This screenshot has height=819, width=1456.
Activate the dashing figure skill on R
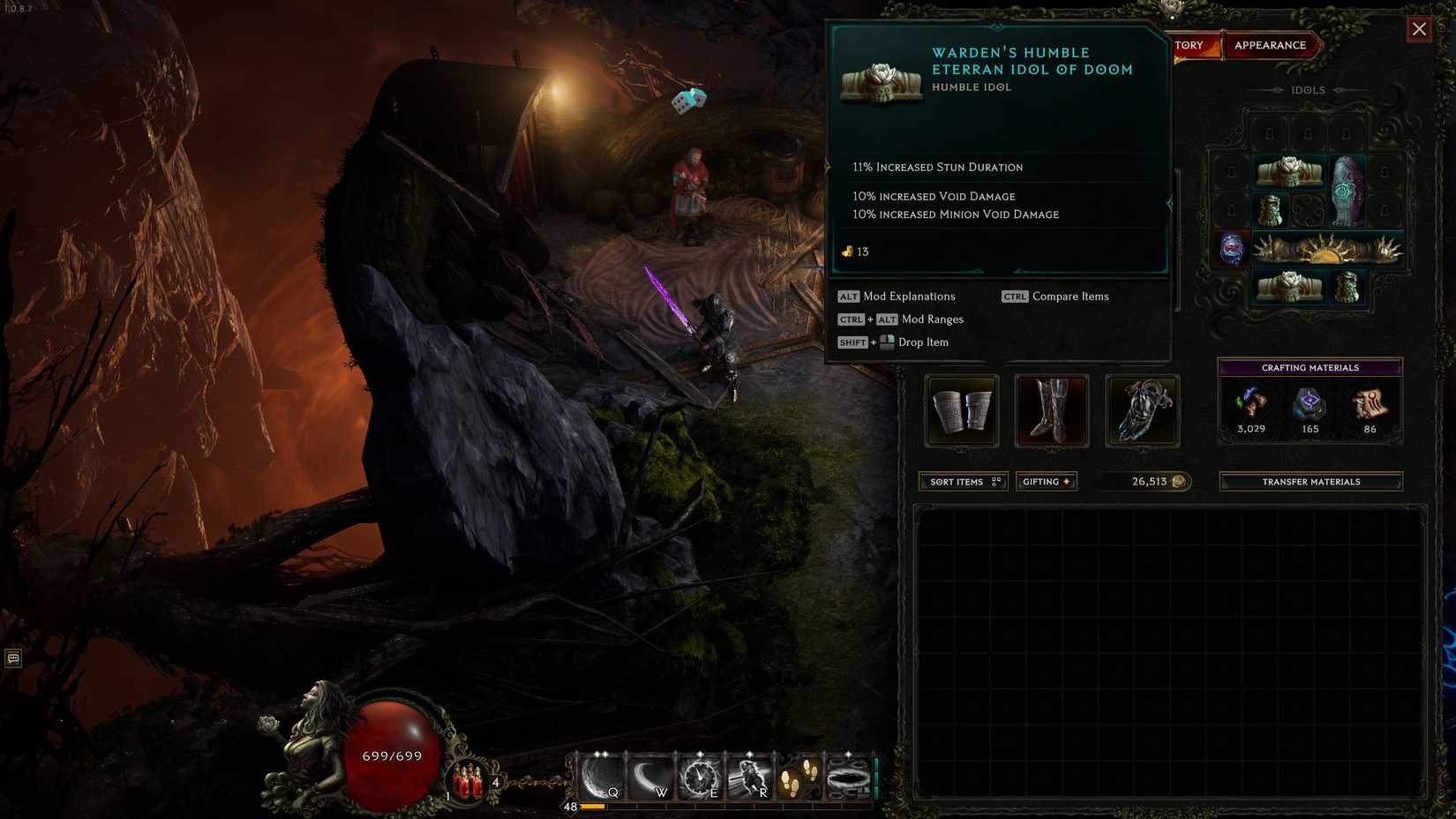pos(748,778)
